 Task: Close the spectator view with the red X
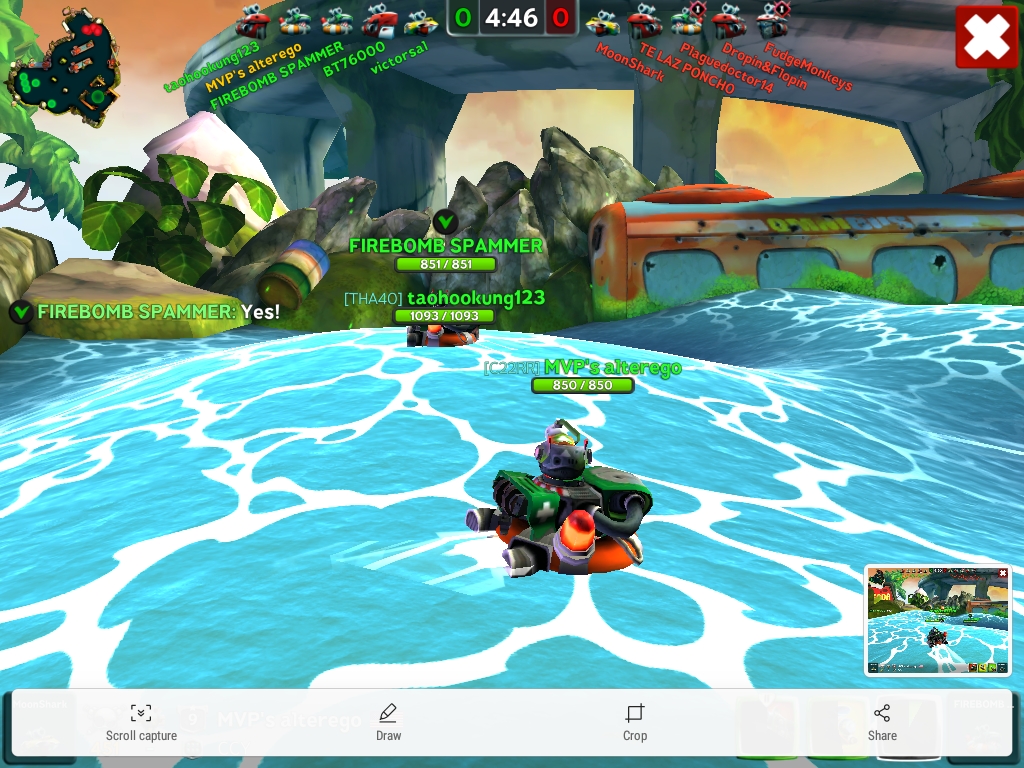pyautogui.click(x=986, y=38)
